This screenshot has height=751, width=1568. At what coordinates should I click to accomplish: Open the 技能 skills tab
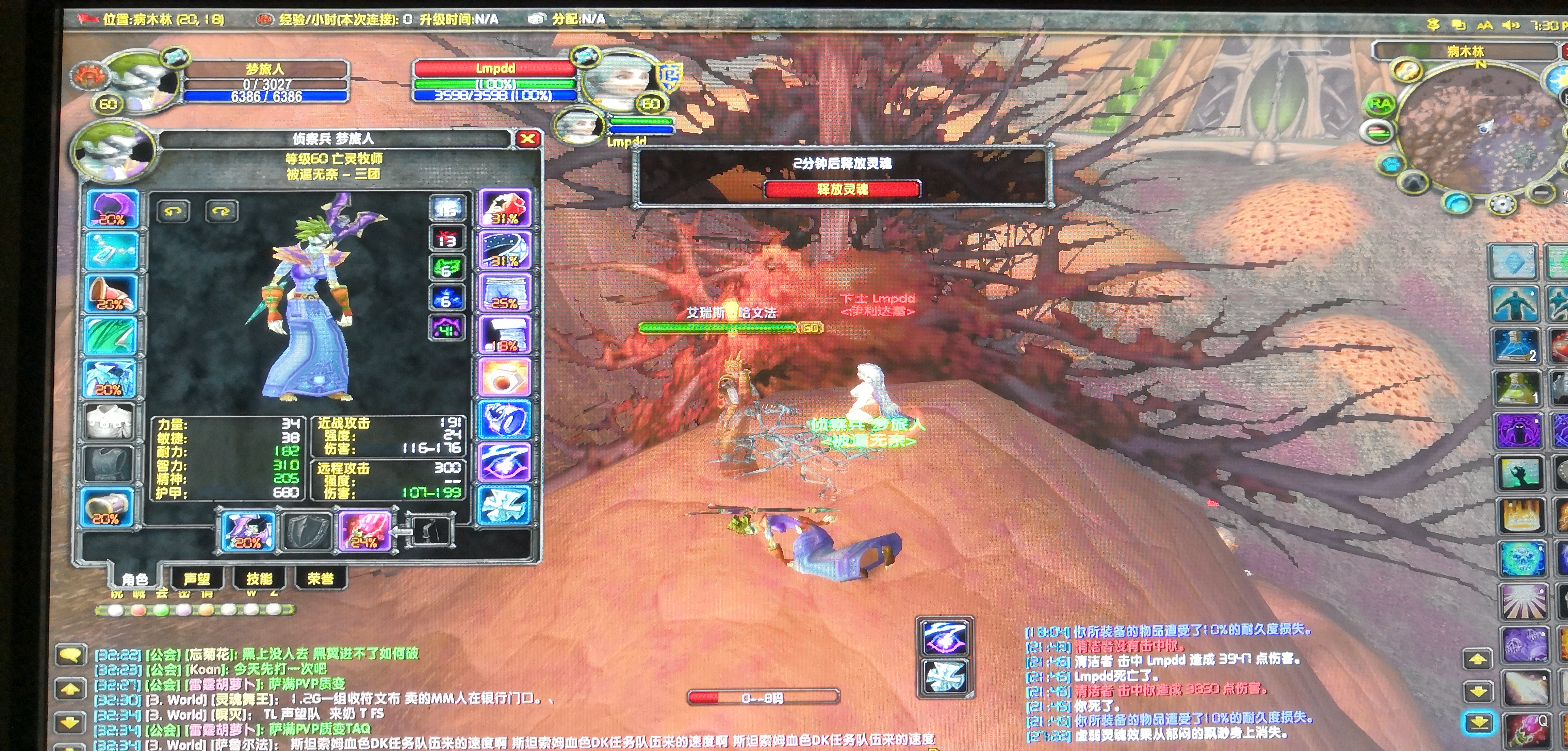pyautogui.click(x=259, y=578)
